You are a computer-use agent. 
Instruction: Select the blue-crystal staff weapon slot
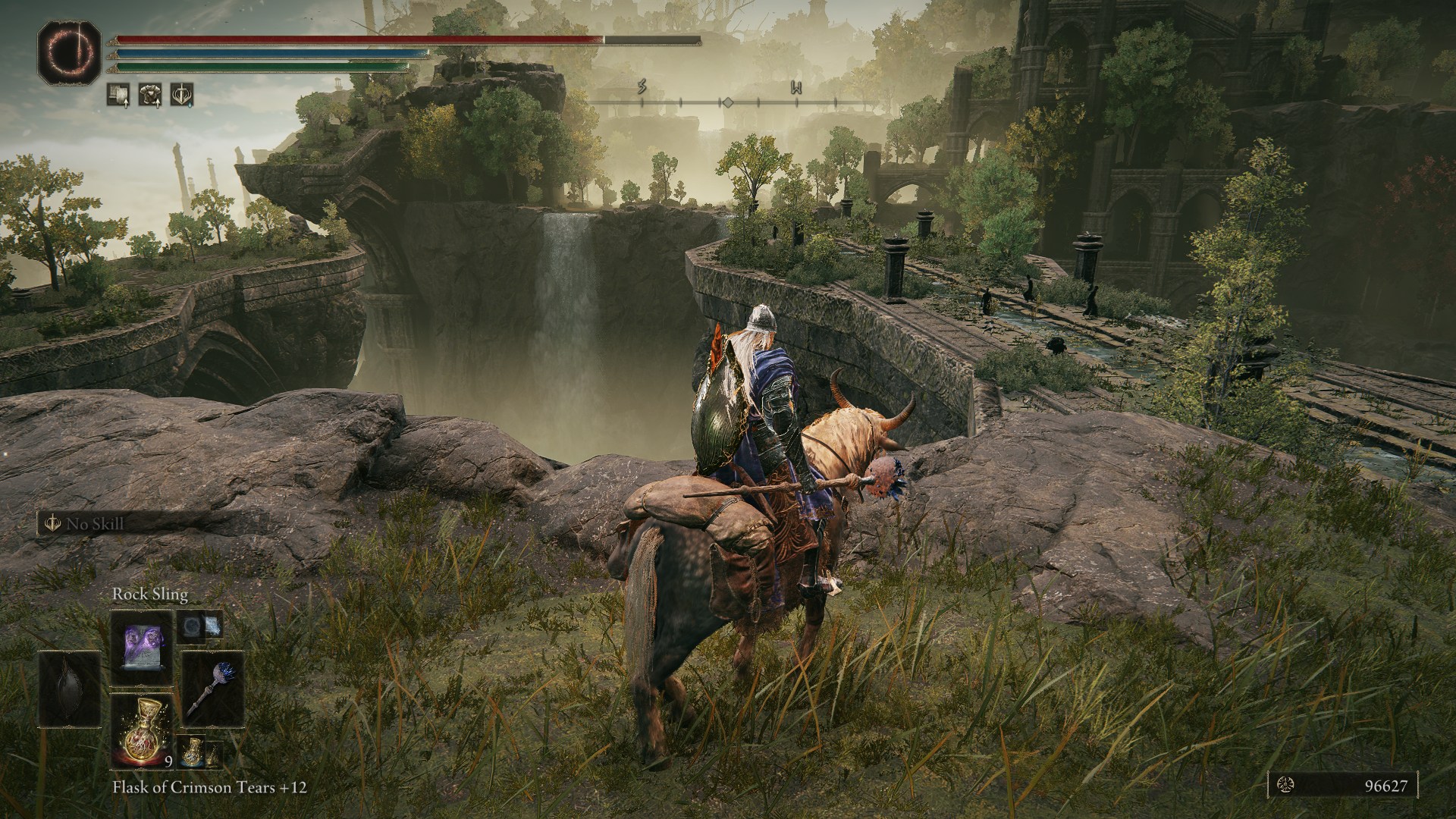click(212, 691)
